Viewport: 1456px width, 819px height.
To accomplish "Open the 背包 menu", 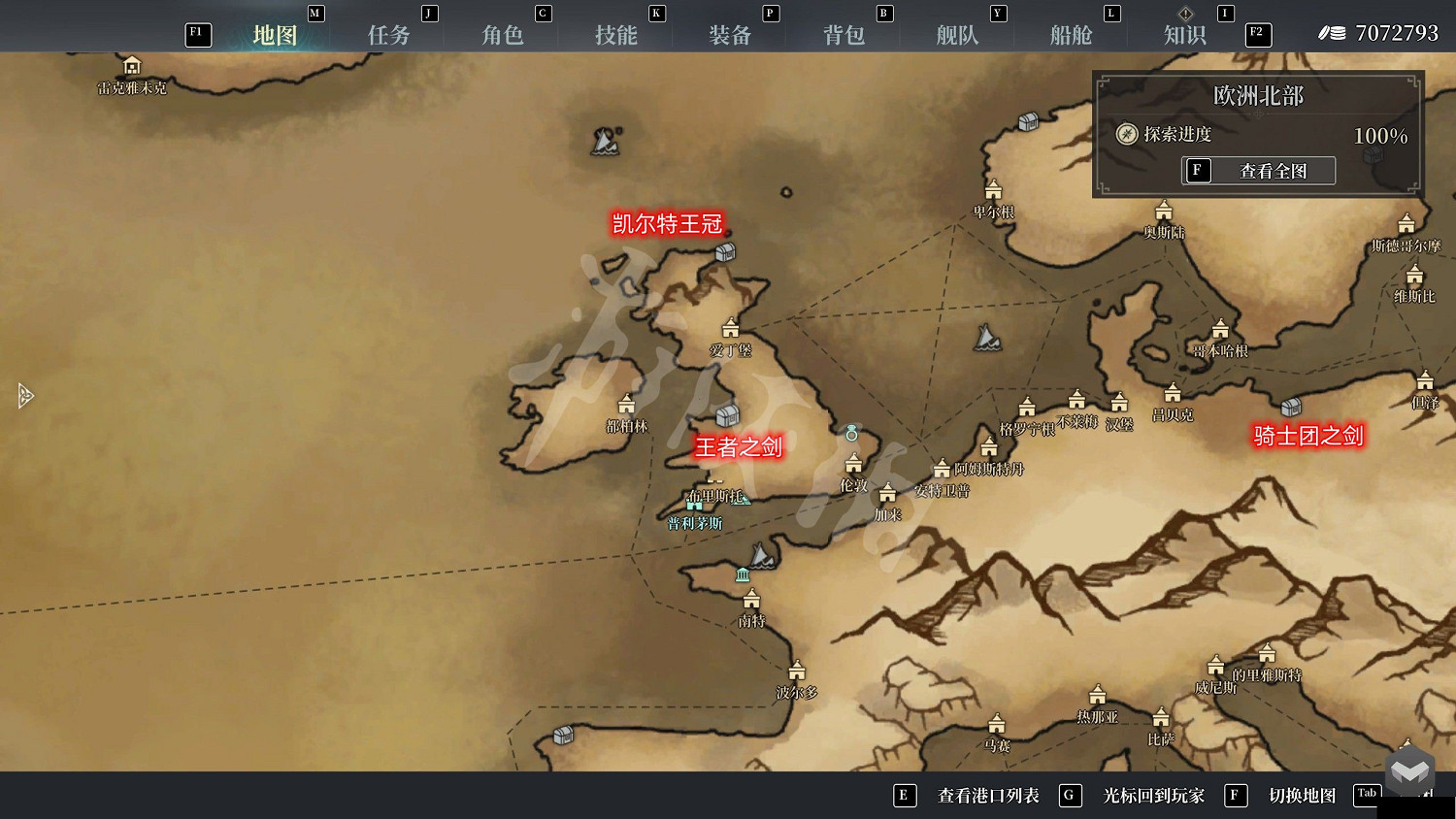I will tap(843, 33).
